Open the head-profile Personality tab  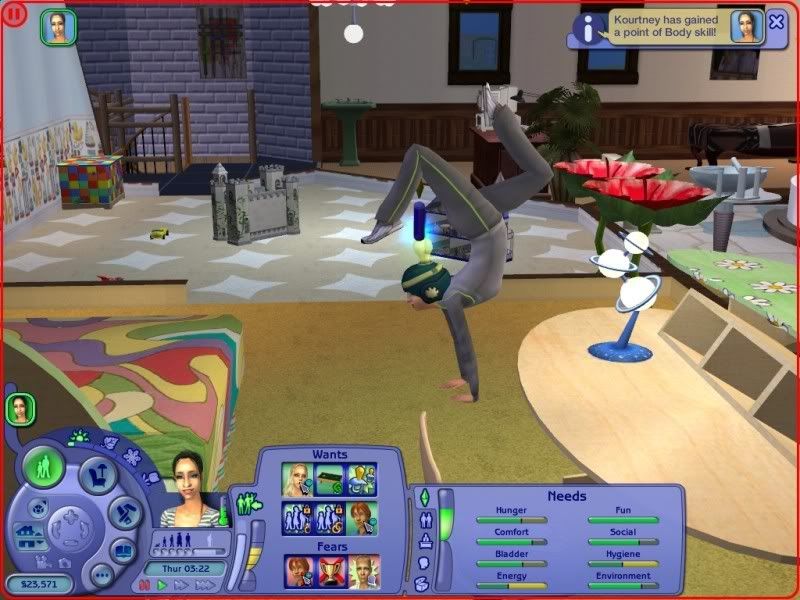(x=423, y=563)
